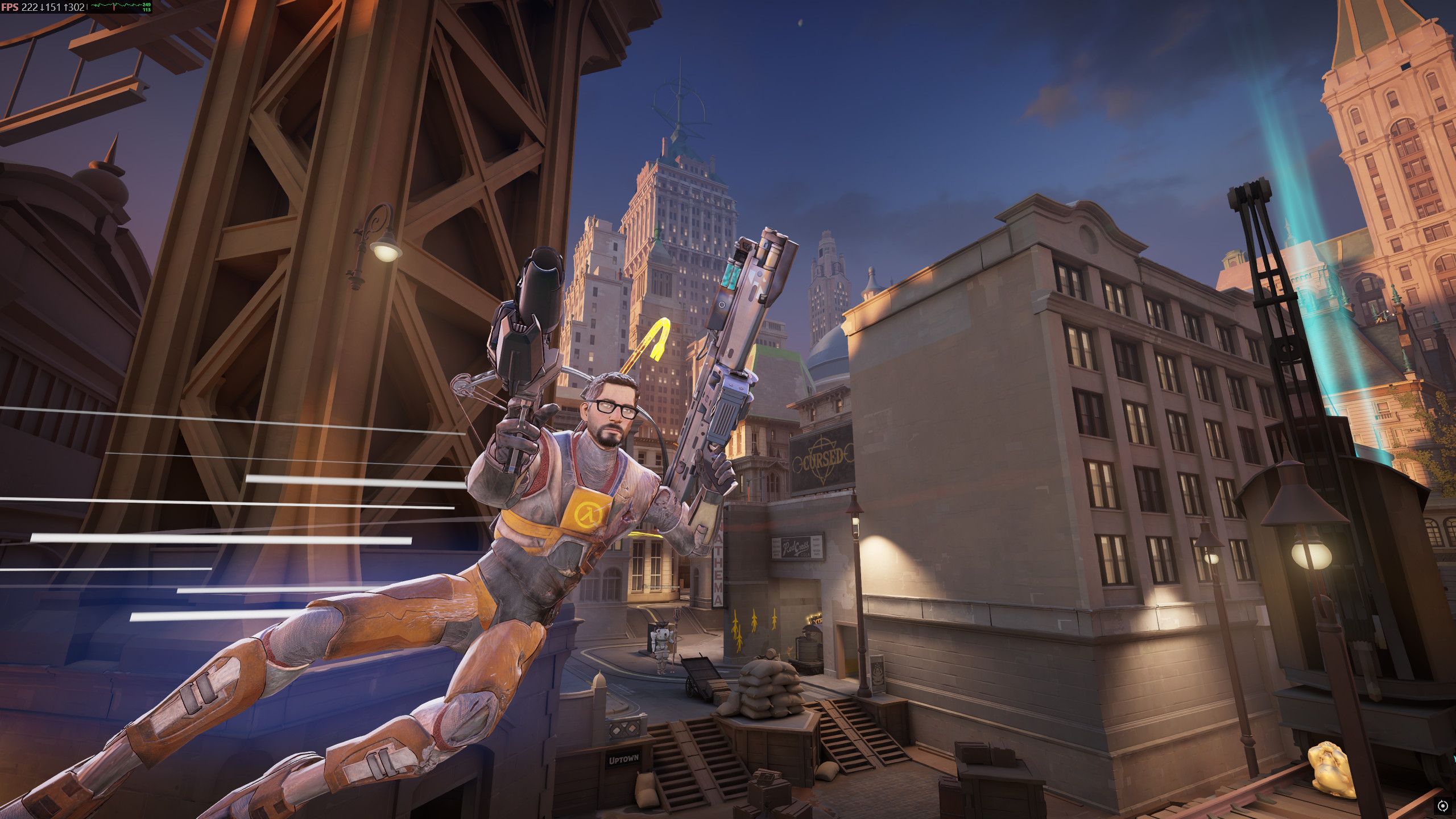Click the circular-arrows replay recording icon
1456x819 pixels.
(x=1442, y=805)
